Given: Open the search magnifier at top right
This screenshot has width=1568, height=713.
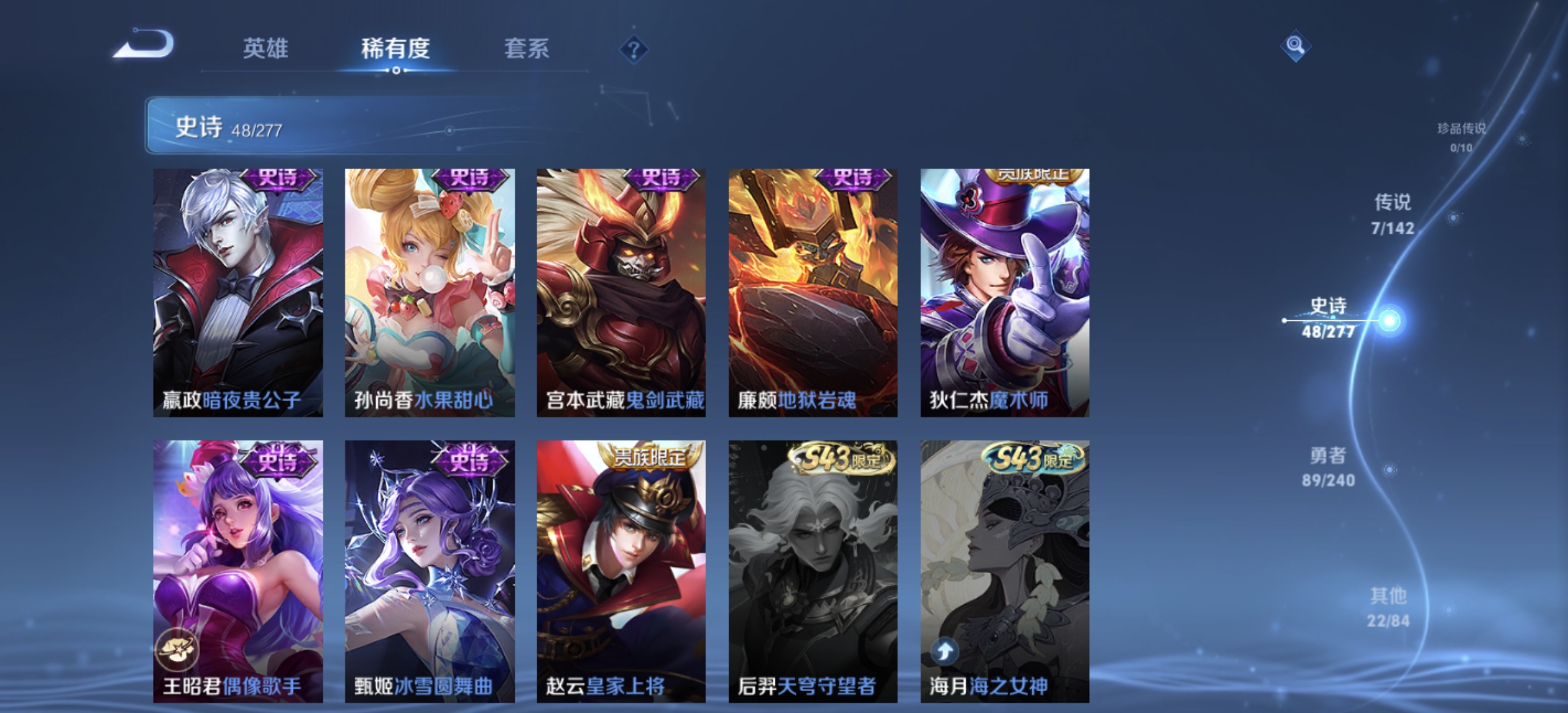Looking at the screenshot, I should (x=1295, y=46).
